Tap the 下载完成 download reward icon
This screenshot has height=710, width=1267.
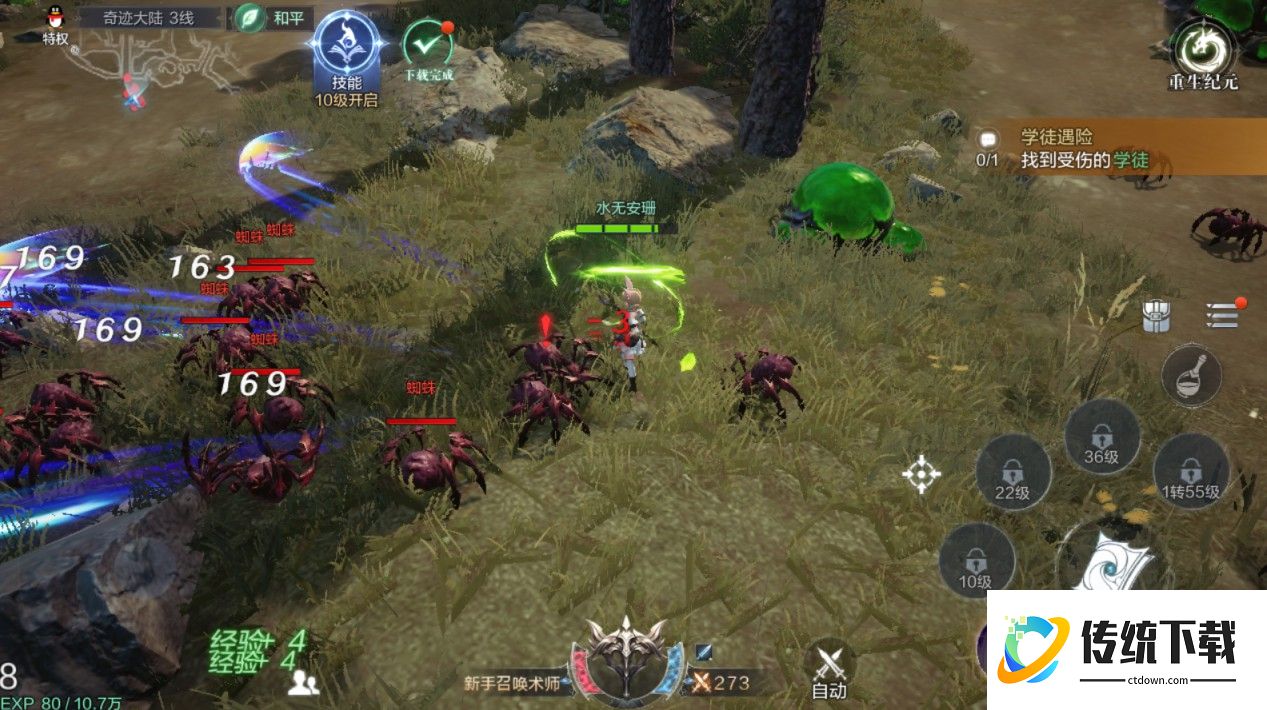[428, 48]
